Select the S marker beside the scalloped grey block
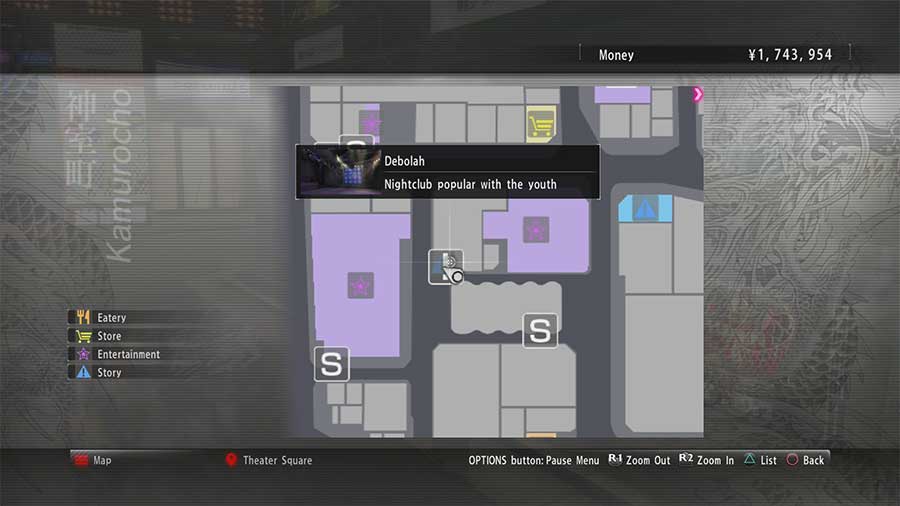 (x=541, y=330)
